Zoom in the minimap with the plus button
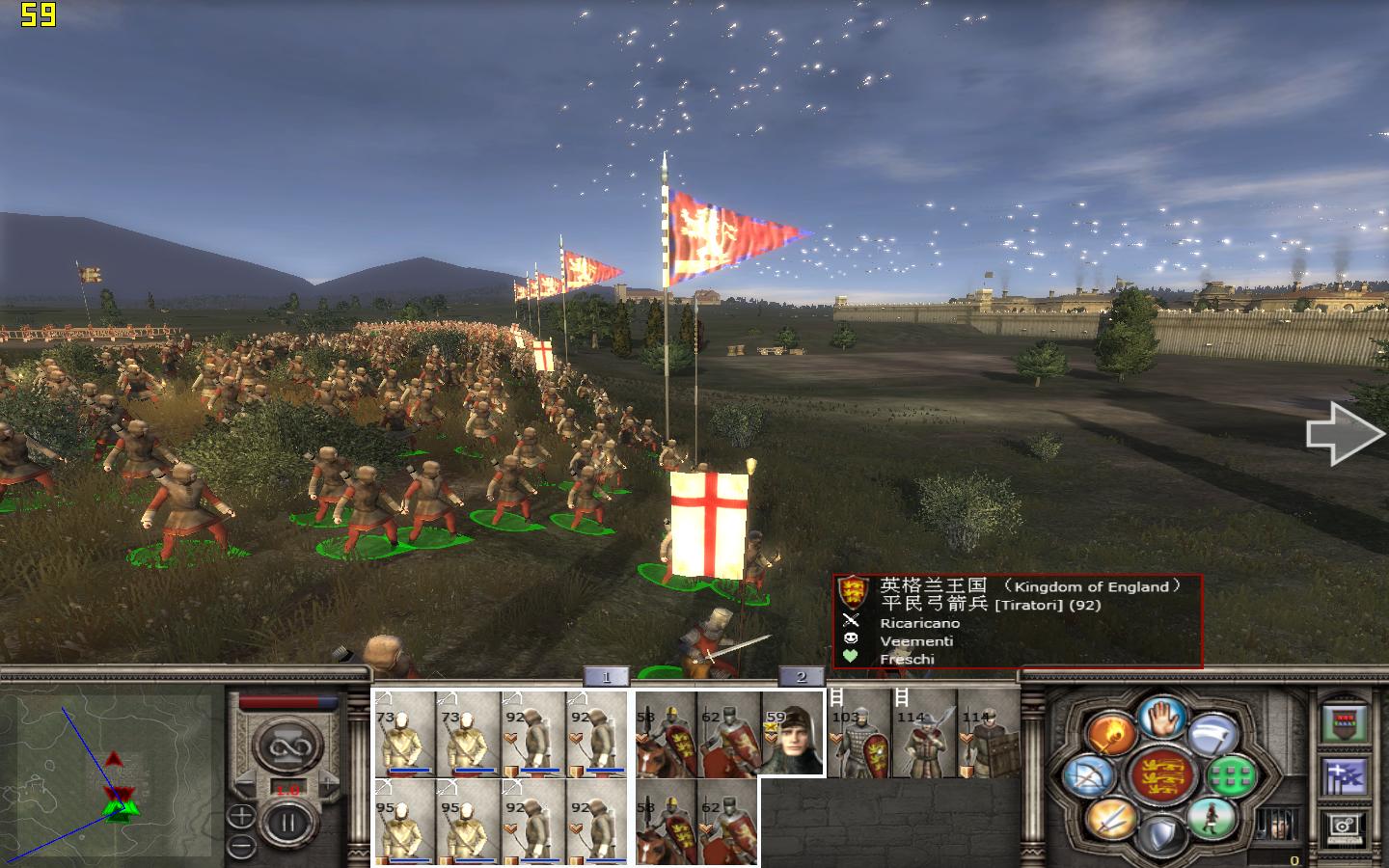 [x=242, y=814]
